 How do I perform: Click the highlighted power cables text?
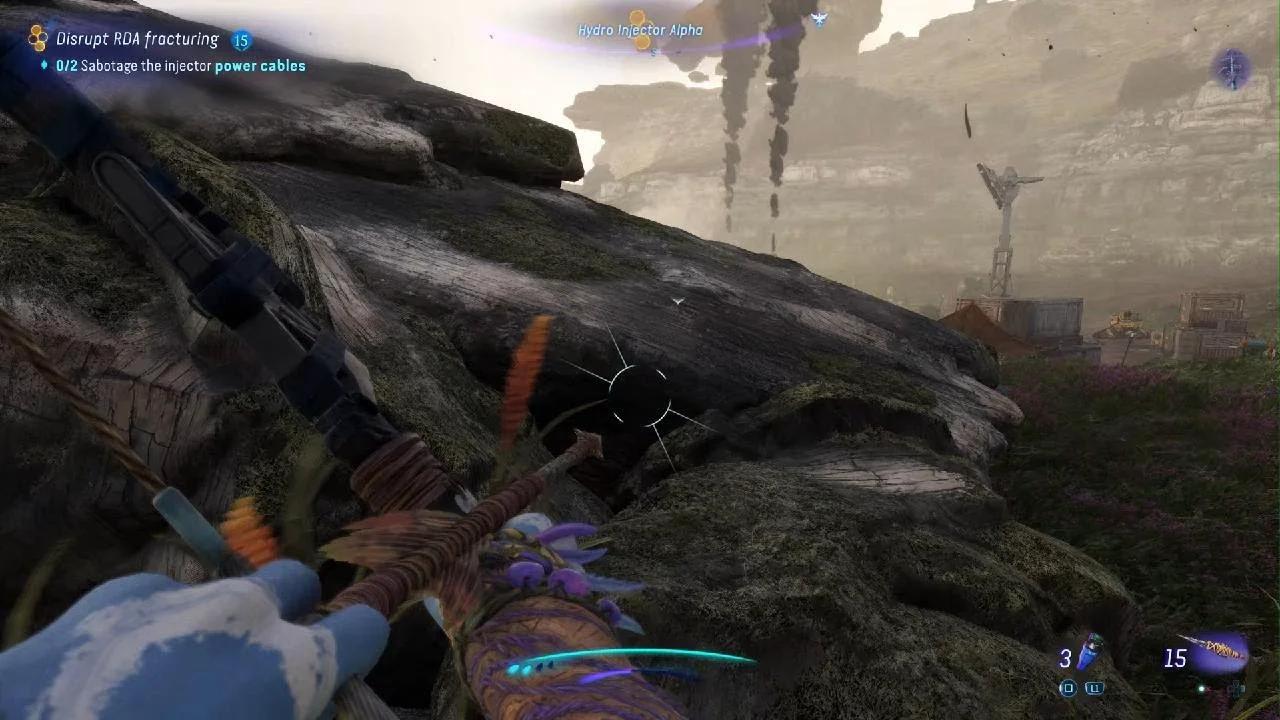[261, 65]
